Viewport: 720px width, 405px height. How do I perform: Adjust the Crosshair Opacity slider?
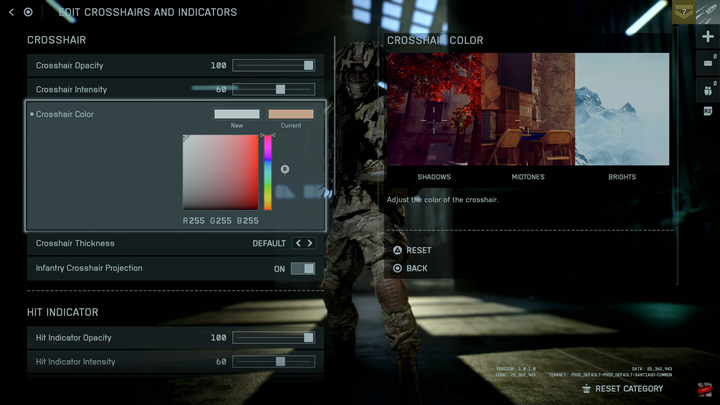(274, 65)
